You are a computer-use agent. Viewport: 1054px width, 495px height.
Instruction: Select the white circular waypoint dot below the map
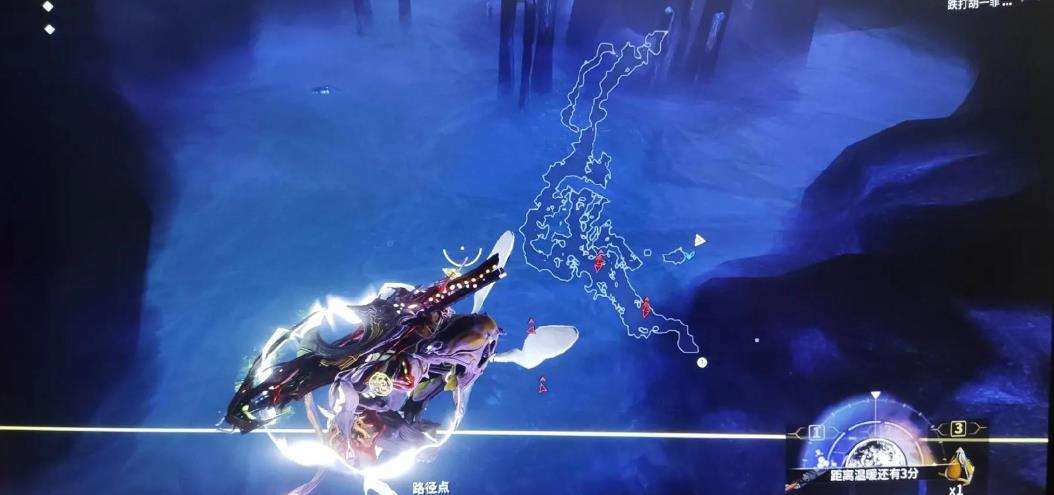702,362
